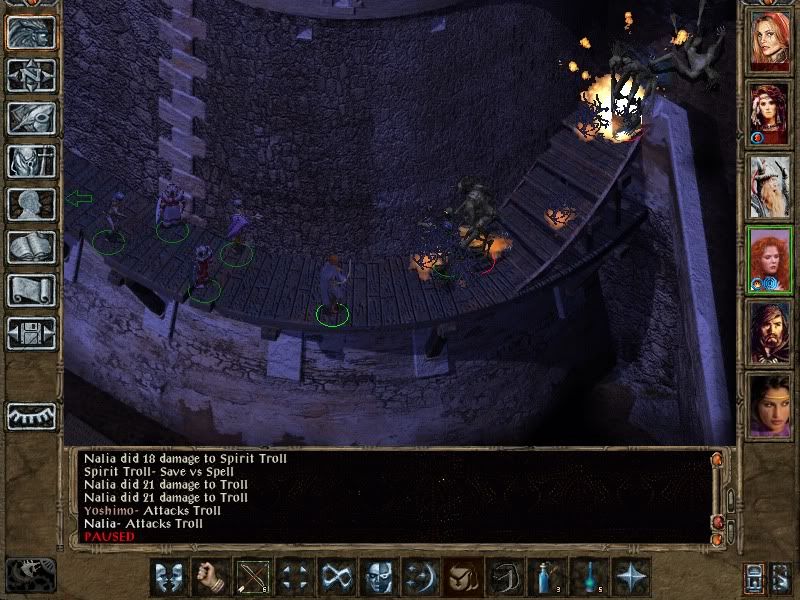The width and height of the screenshot is (800, 600).
Task: Open the priest scroll button
Action: [31, 290]
